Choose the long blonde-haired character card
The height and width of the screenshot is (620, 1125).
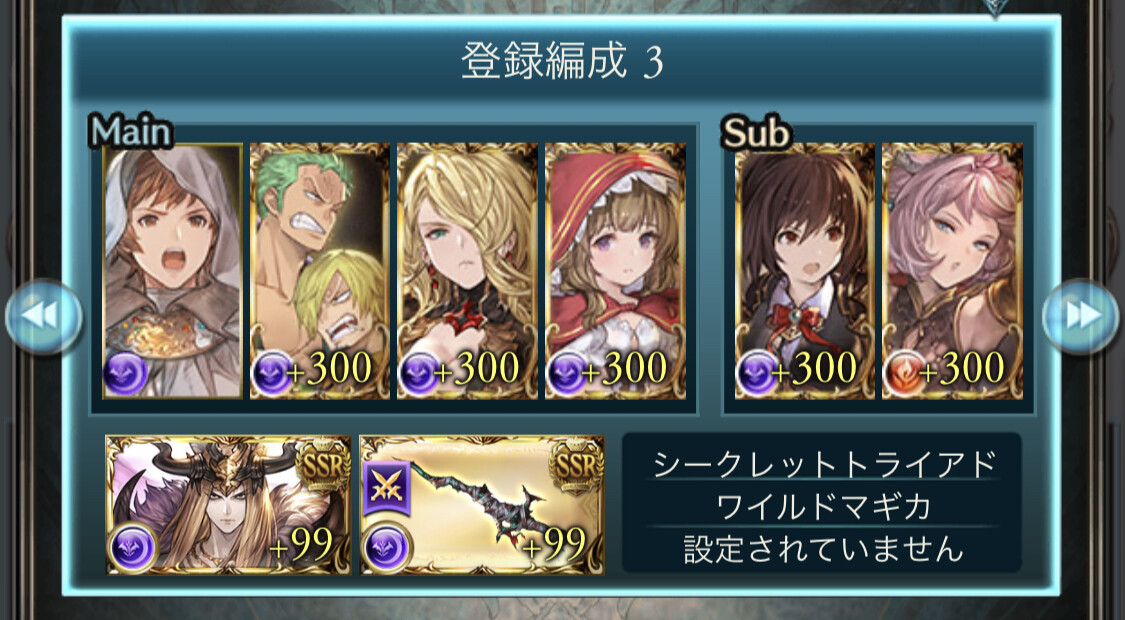pyautogui.click(x=467, y=271)
